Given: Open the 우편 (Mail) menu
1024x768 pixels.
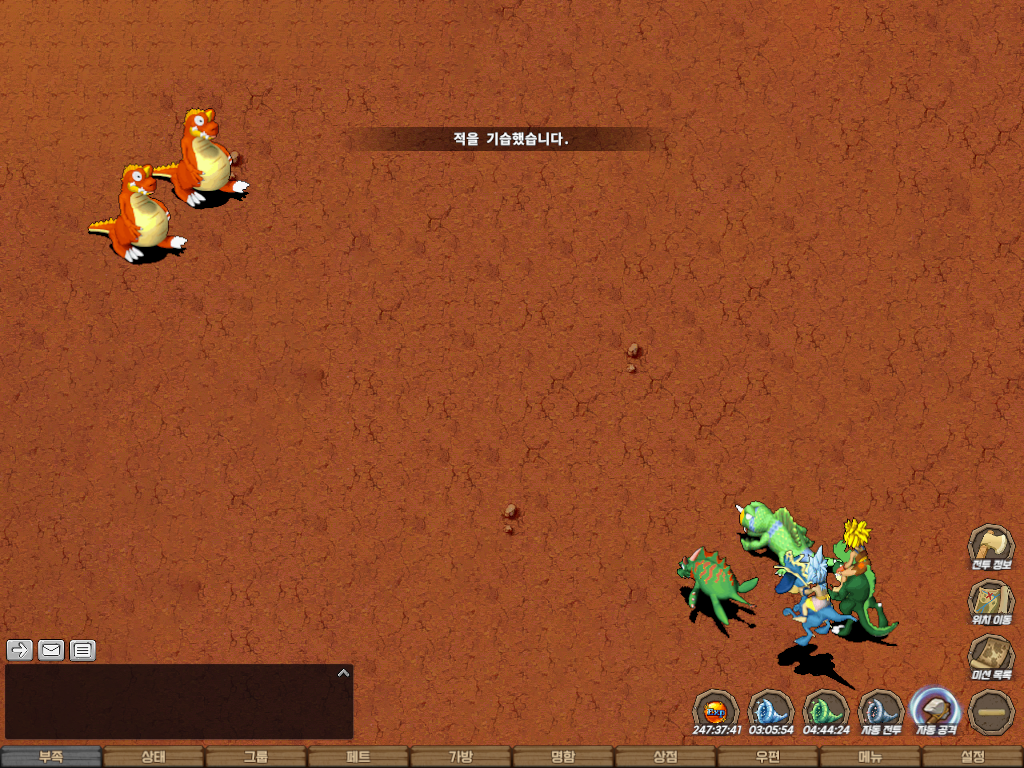Looking at the screenshot, I should pos(768,757).
